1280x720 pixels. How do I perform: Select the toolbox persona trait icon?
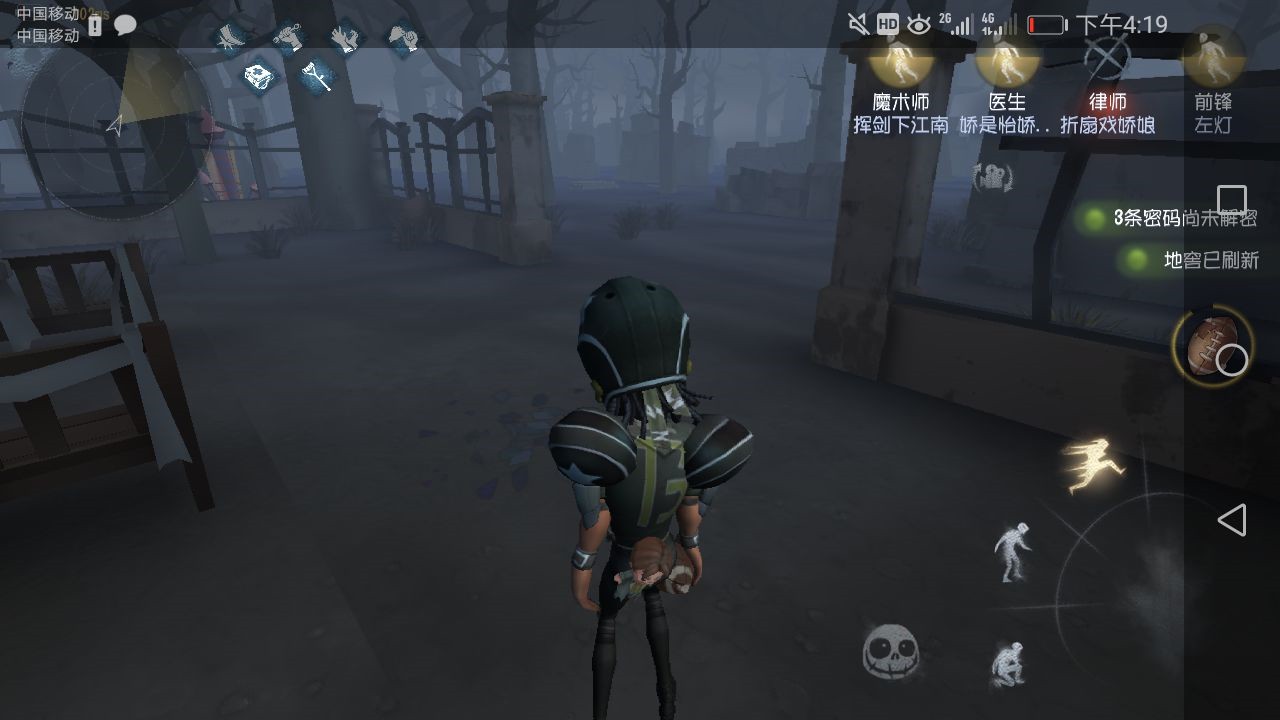pos(260,76)
